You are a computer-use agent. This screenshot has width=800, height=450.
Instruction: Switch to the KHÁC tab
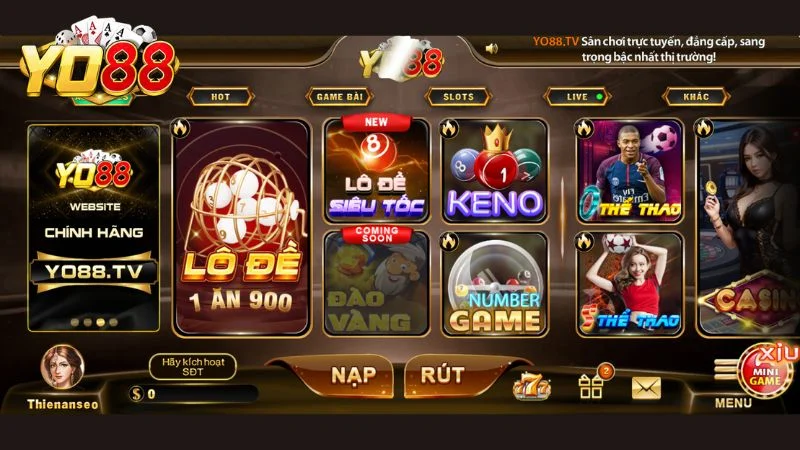[696, 97]
